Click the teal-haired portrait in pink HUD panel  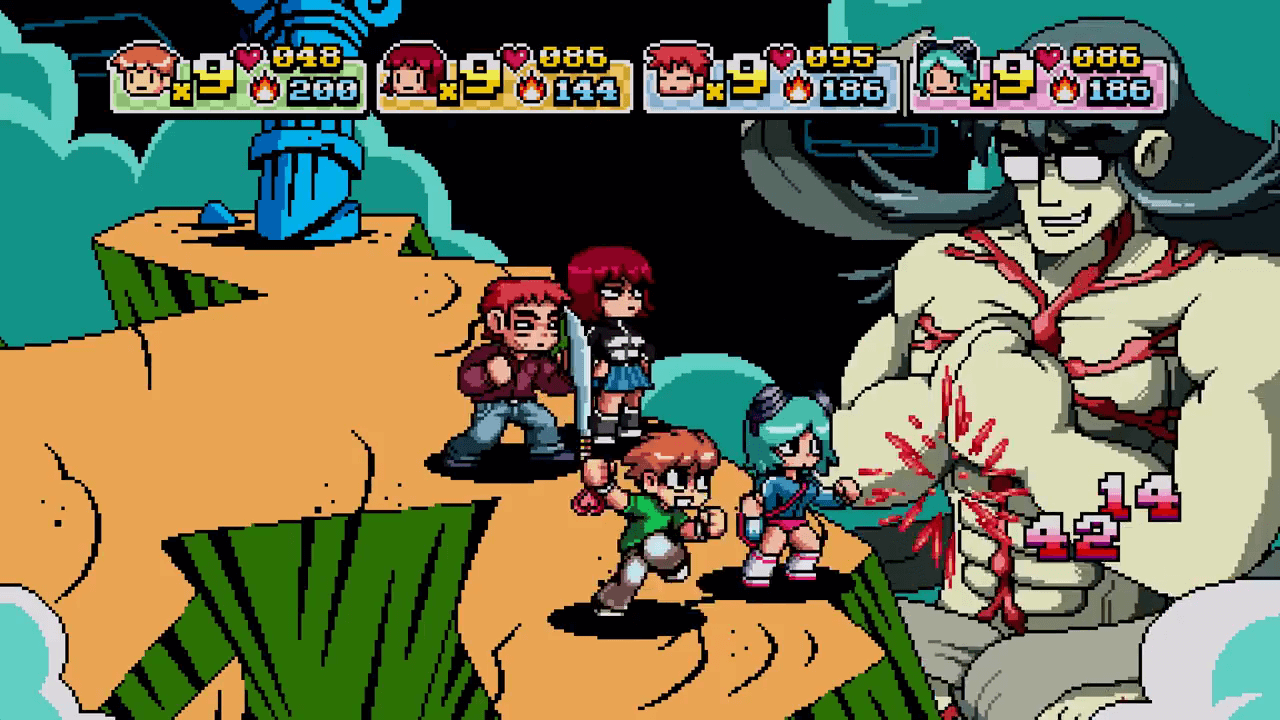(x=944, y=72)
